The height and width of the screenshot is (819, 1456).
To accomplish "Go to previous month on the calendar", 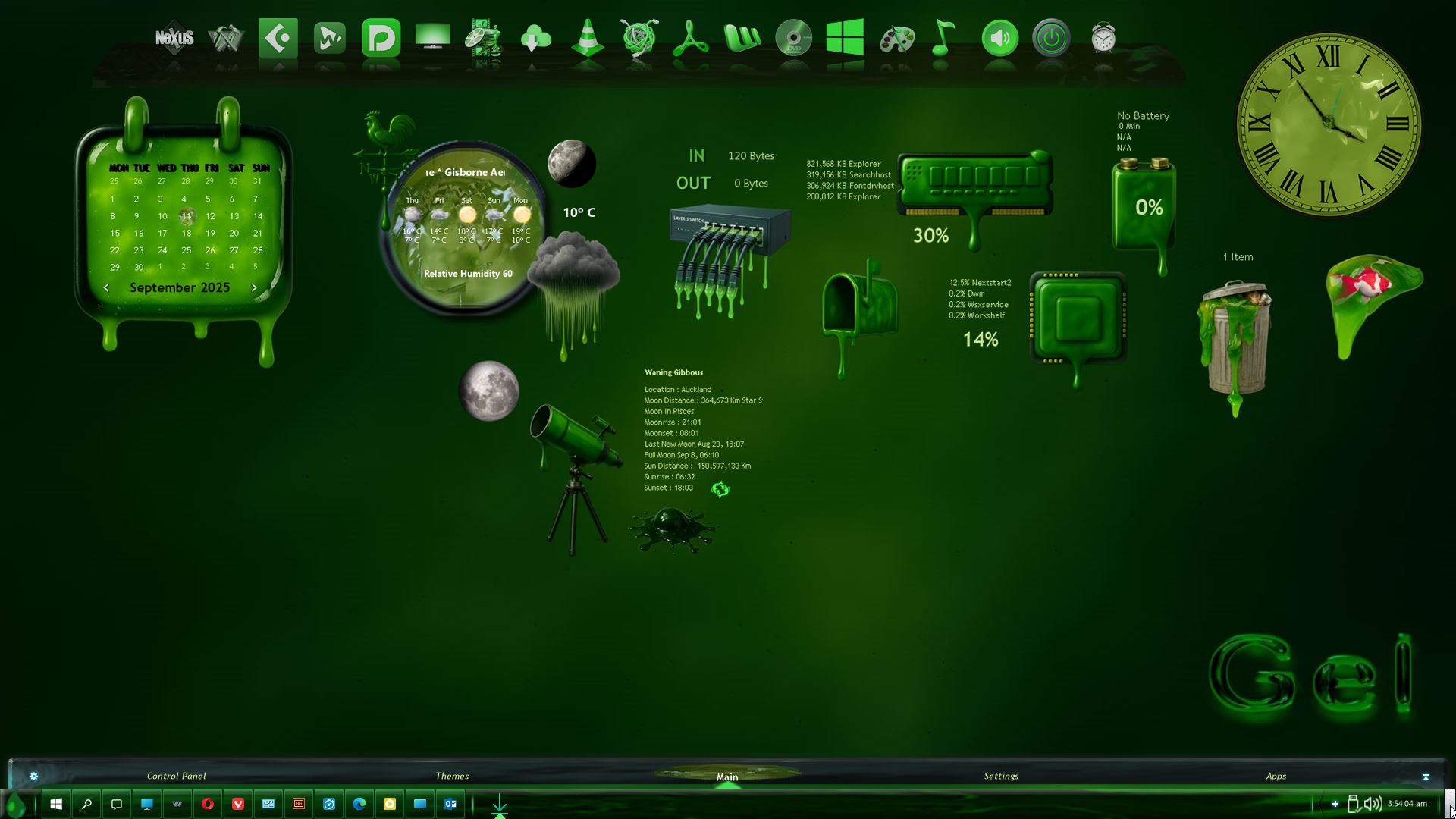I will [x=106, y=288].
